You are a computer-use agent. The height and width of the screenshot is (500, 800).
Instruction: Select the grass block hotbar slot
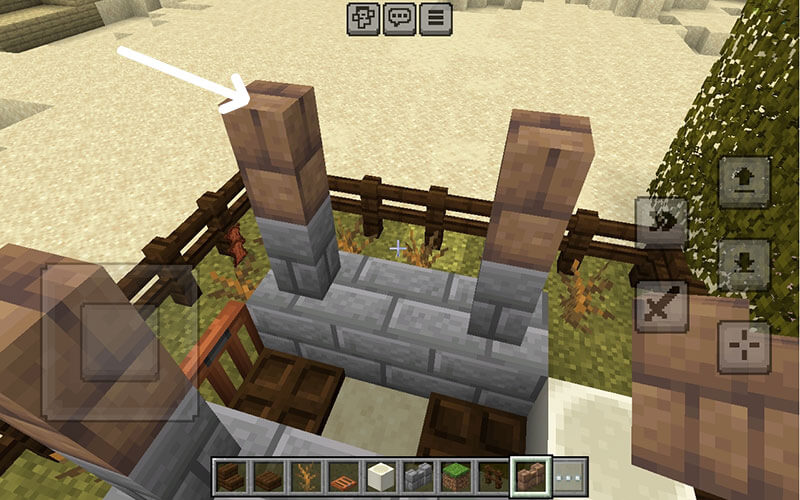456,476
